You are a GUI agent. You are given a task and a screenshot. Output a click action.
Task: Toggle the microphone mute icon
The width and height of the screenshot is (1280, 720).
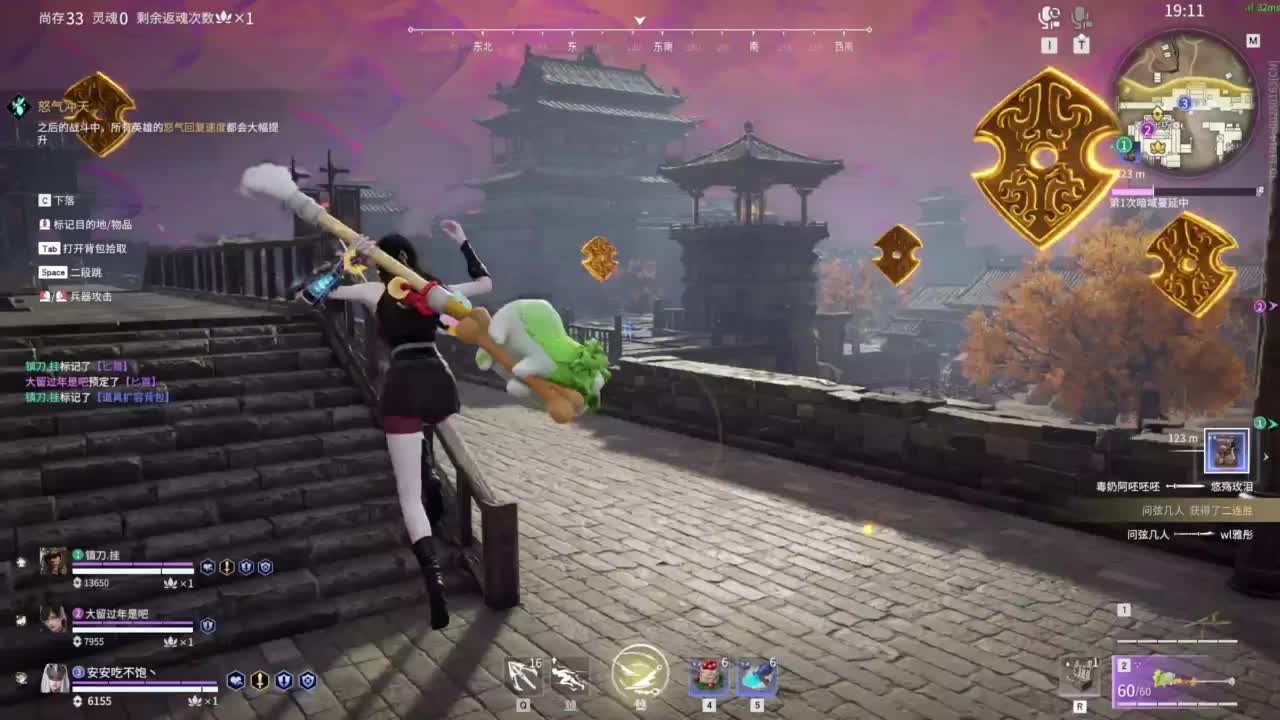(1079, 17)
